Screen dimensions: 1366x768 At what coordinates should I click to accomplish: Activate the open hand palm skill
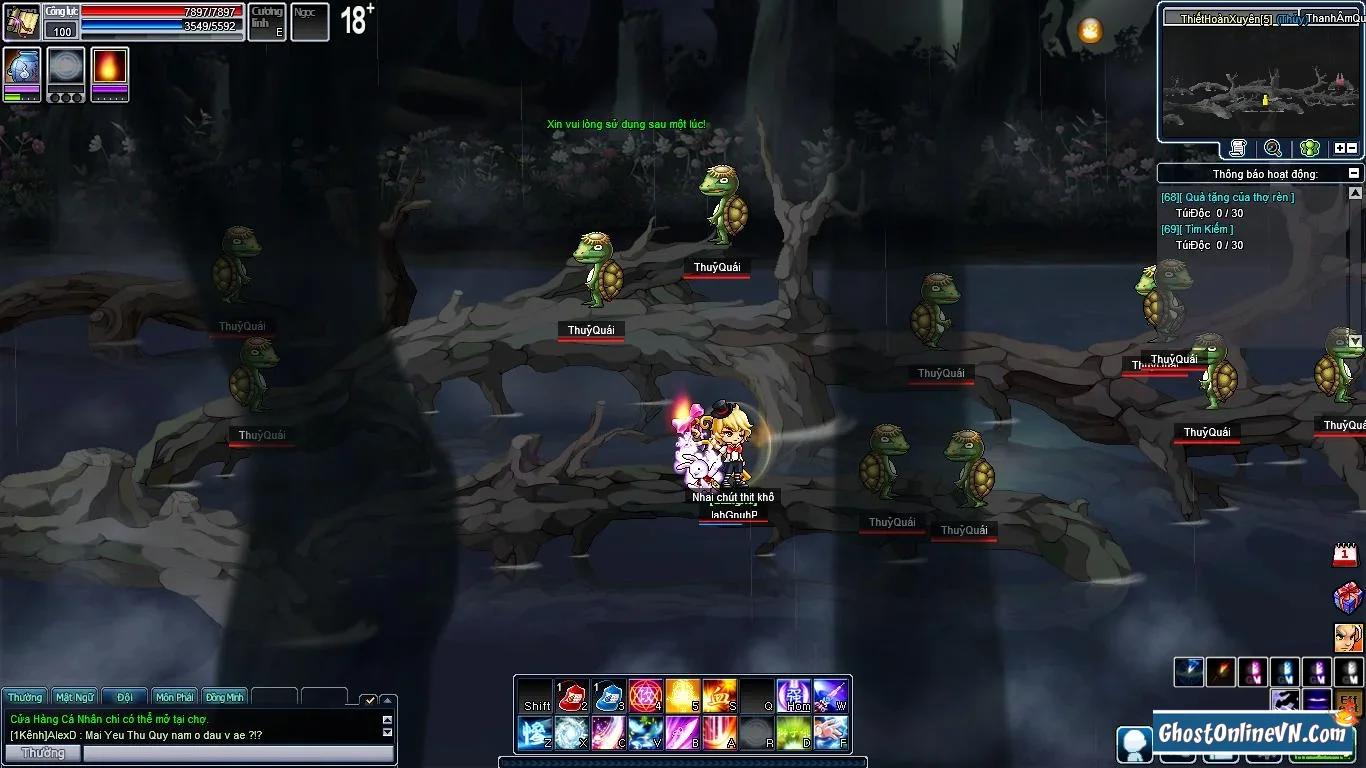click(830, 733)
